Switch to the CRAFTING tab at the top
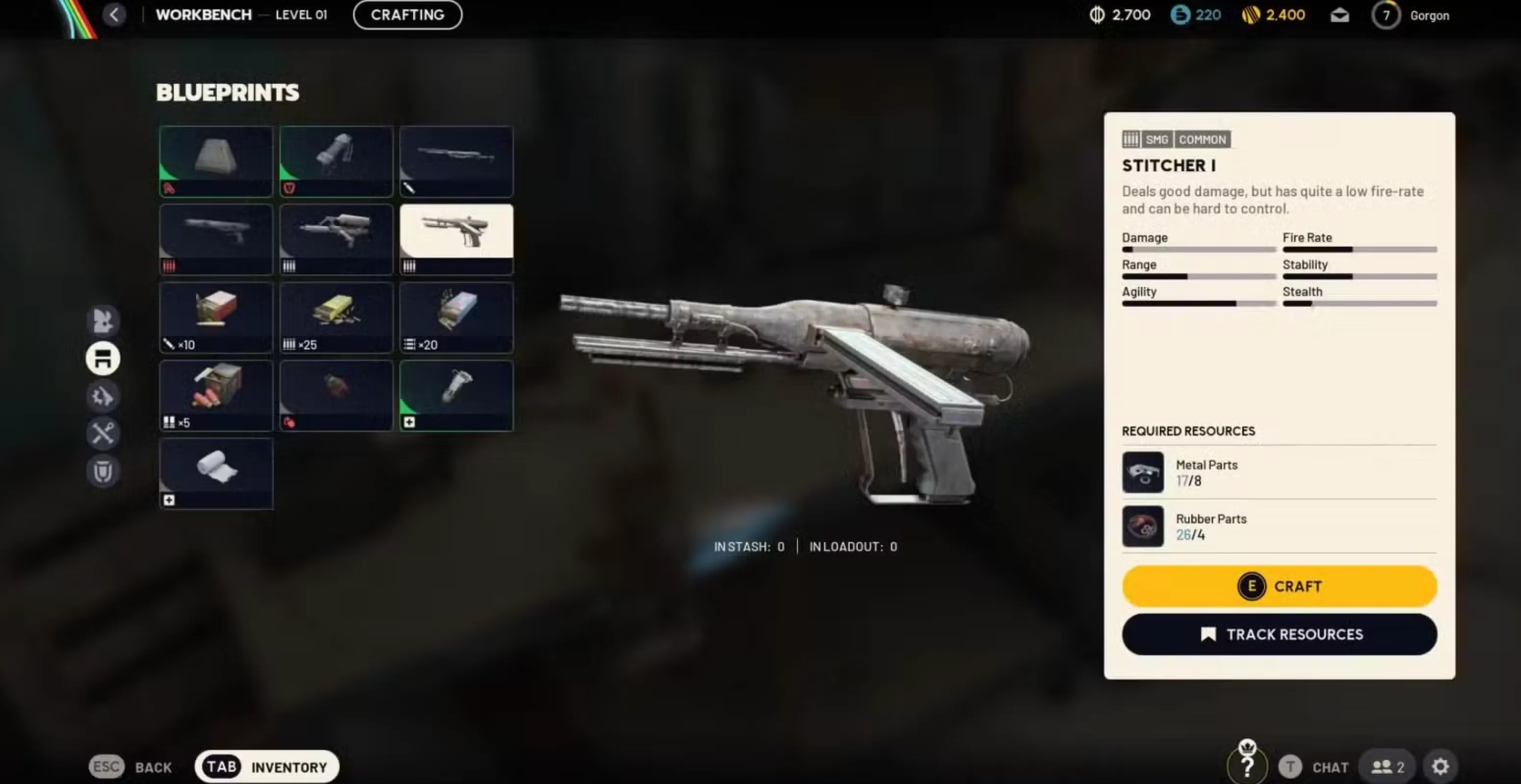Screen dimensions: 1521x784 click(x=407, y=15)
